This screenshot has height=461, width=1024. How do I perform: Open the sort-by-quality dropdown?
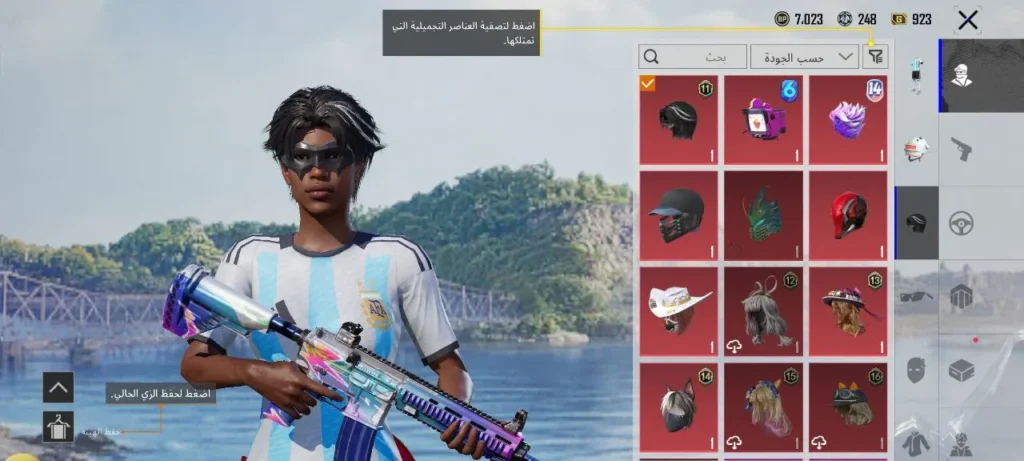coord(804,57)
